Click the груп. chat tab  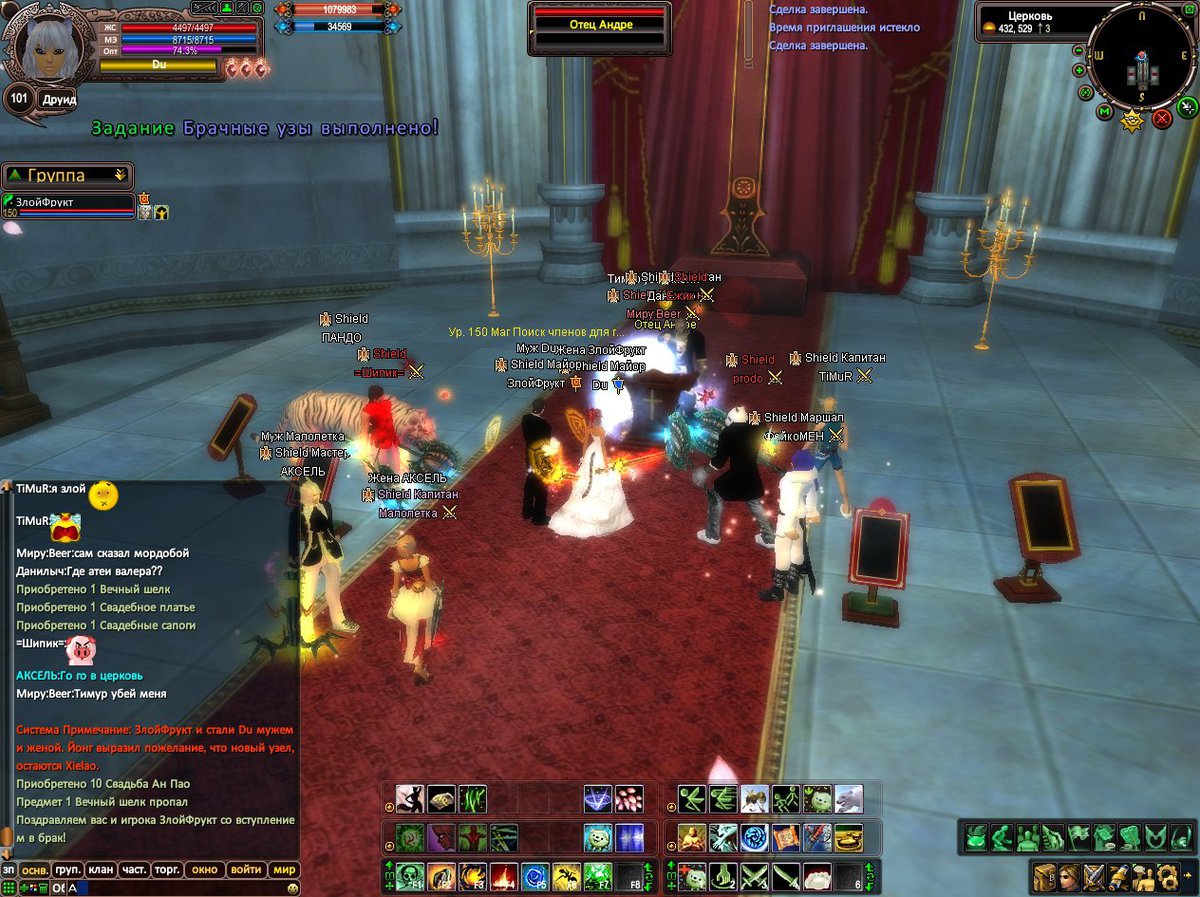pos(68,869)
